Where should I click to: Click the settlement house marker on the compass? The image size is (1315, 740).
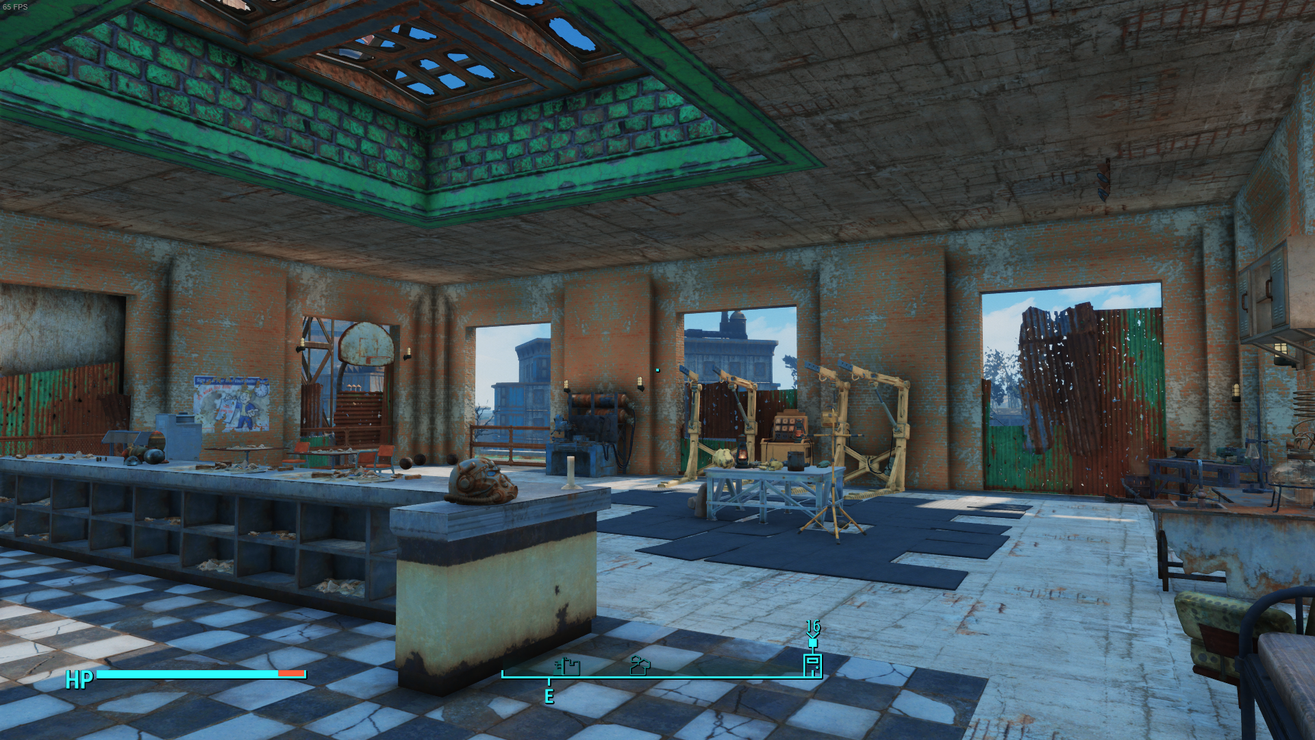click(x=638, y=668)
